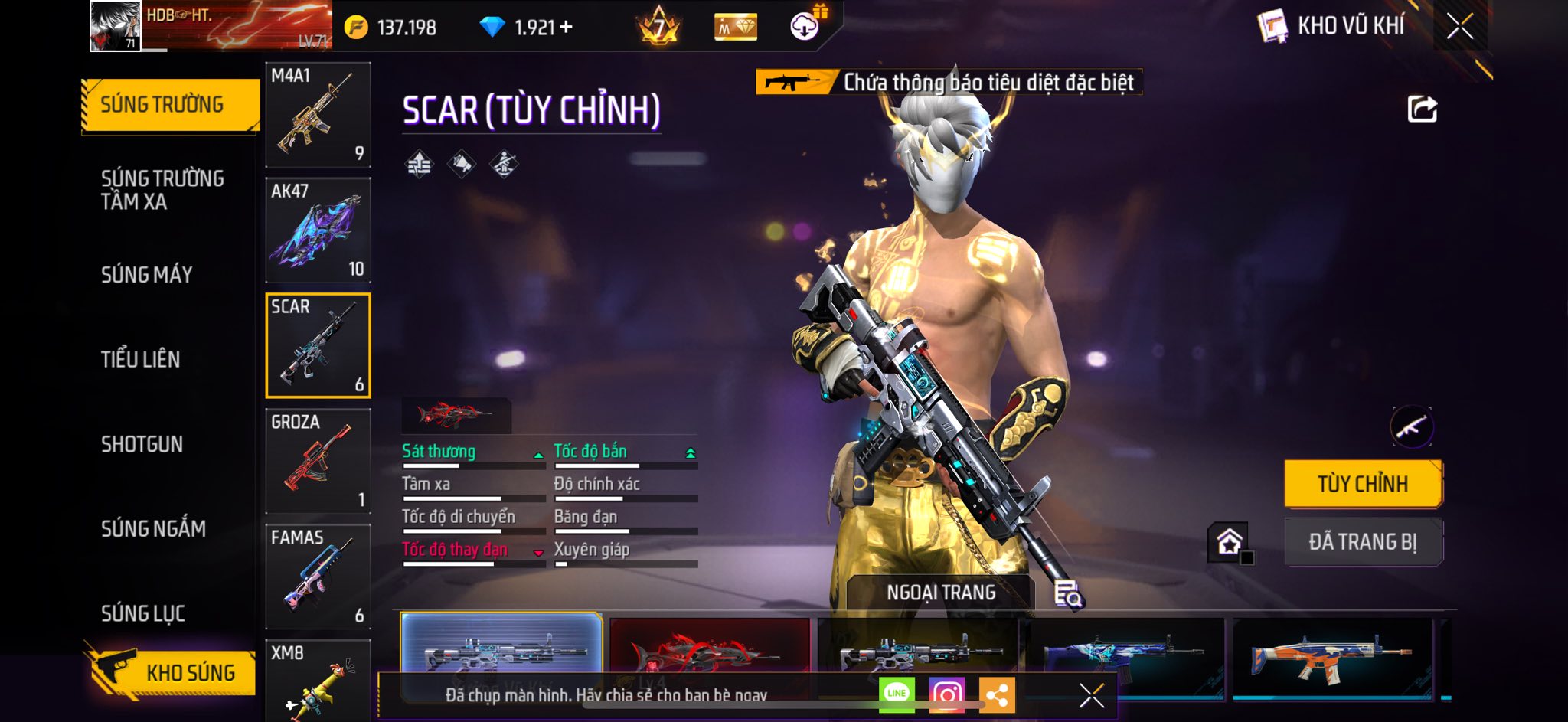Pick the FAMAS weapon tile
Viewport: 1568px width, 722px height.
point(318,577)
